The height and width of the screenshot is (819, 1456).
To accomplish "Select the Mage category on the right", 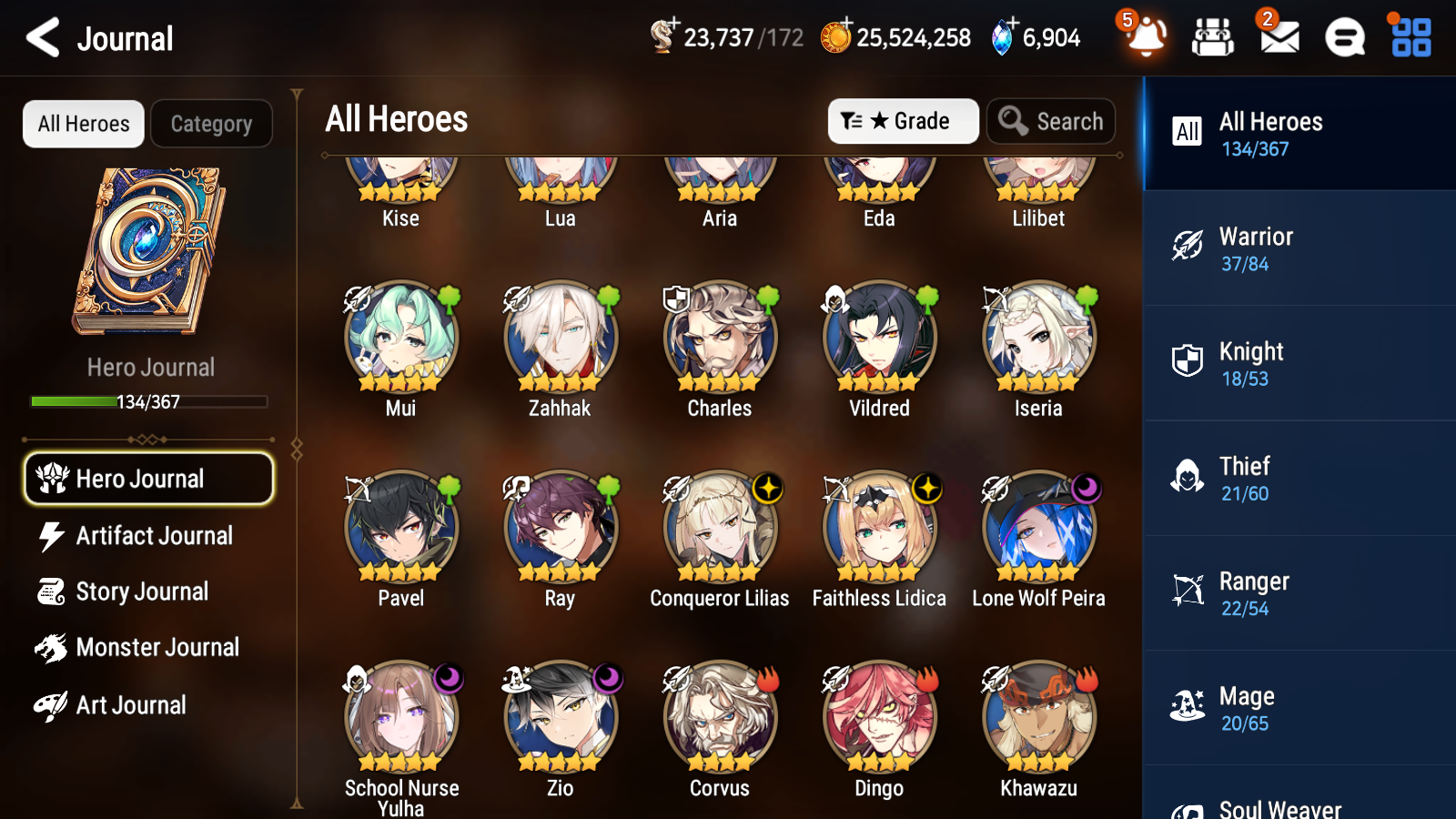I will point(1298,707).
